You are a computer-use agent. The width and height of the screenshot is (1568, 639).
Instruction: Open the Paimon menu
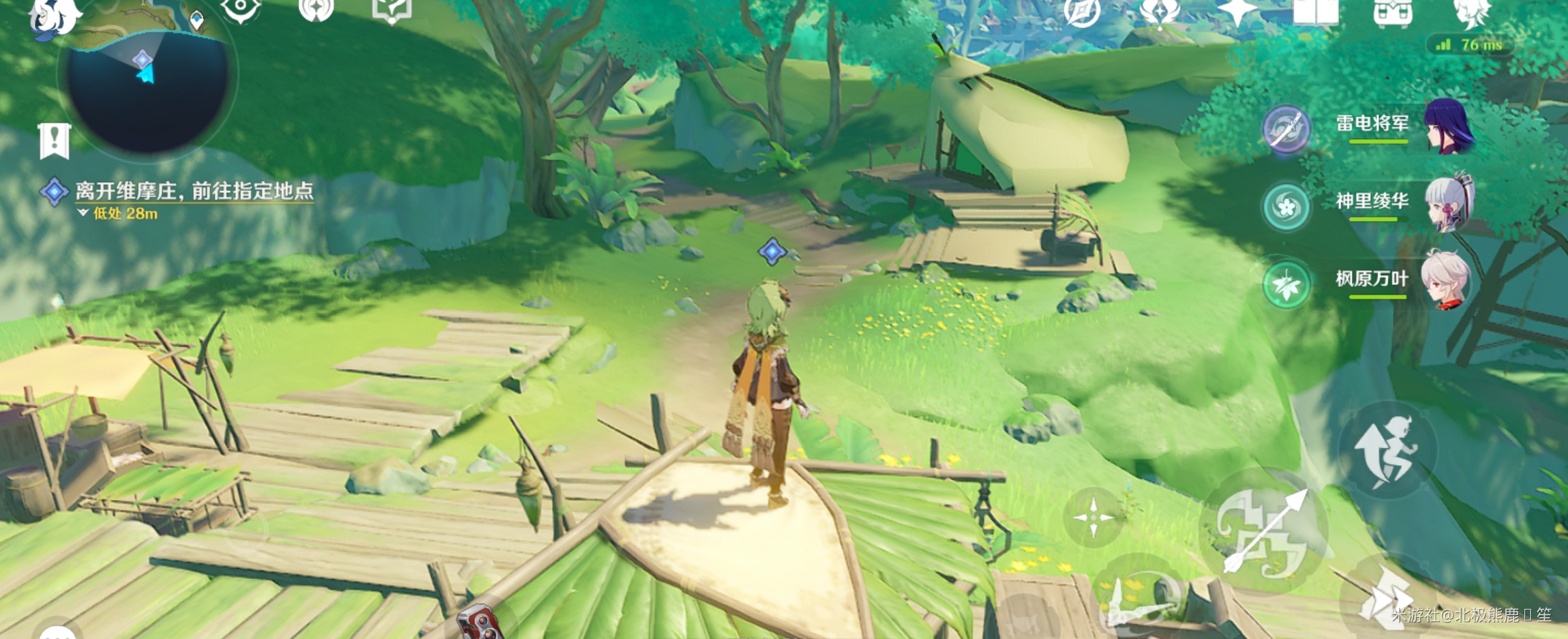[53, 15]
